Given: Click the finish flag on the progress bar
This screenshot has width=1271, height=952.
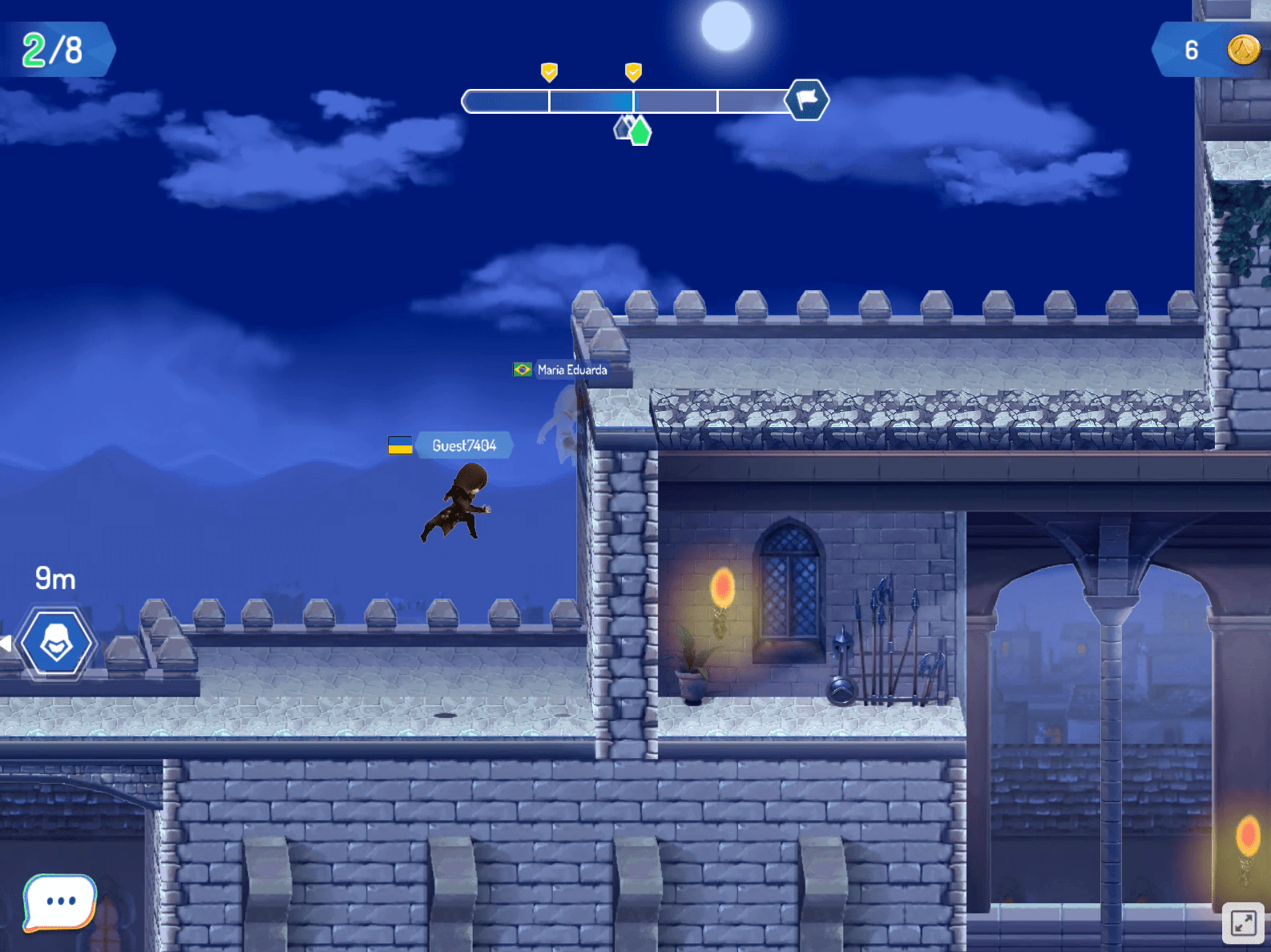Looking at the screenshot, I should click(806, 100).
